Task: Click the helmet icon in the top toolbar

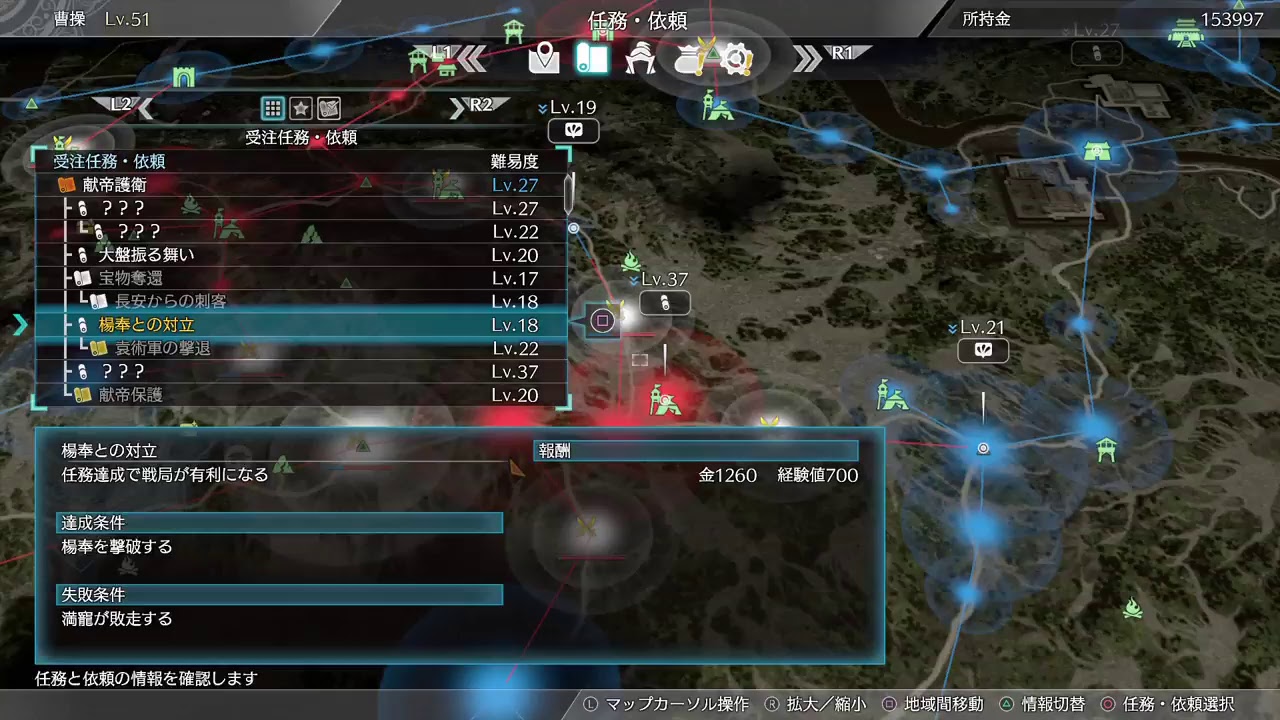Action: point(640,59)
